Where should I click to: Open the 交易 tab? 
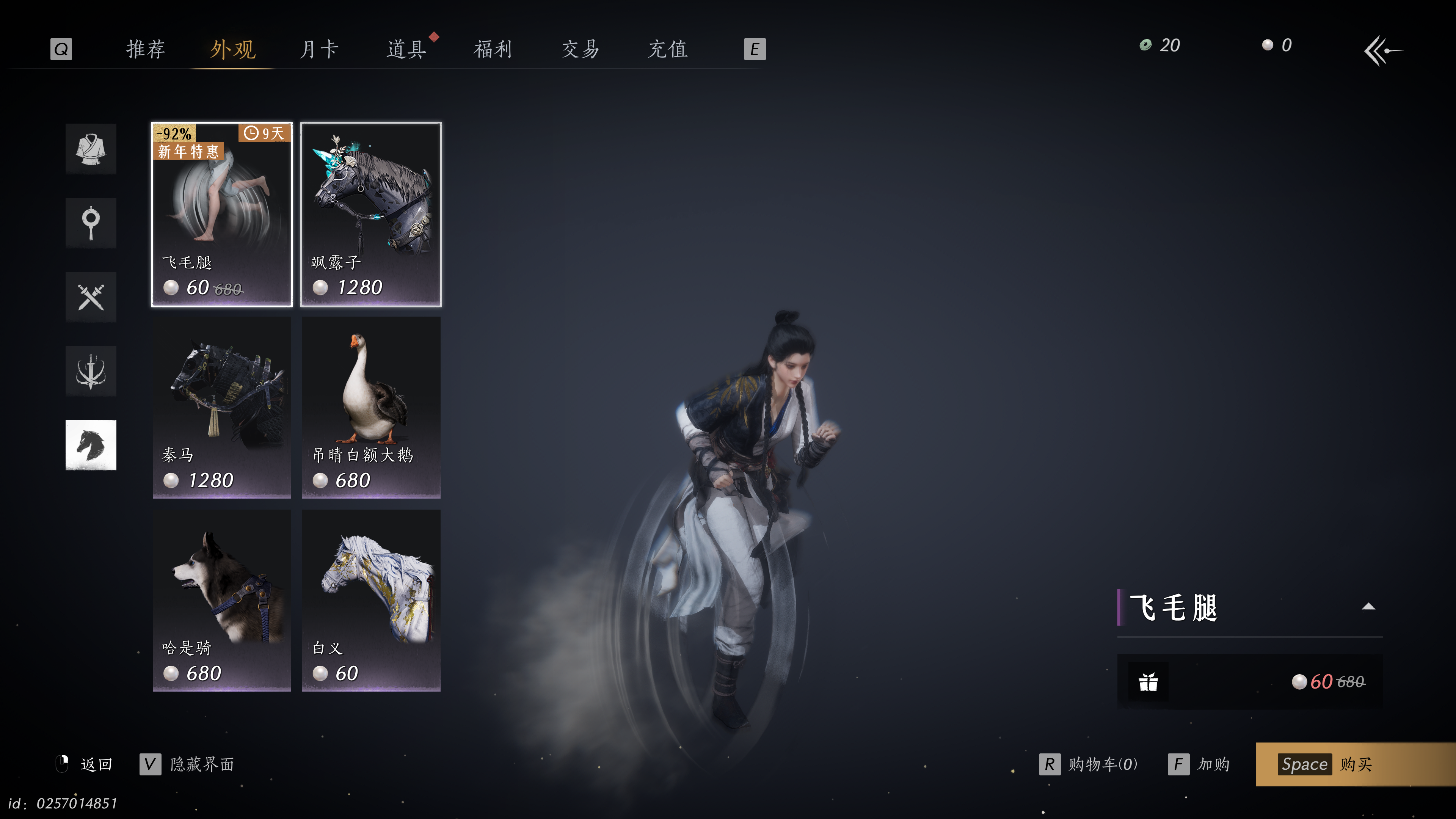click(580, 49)
